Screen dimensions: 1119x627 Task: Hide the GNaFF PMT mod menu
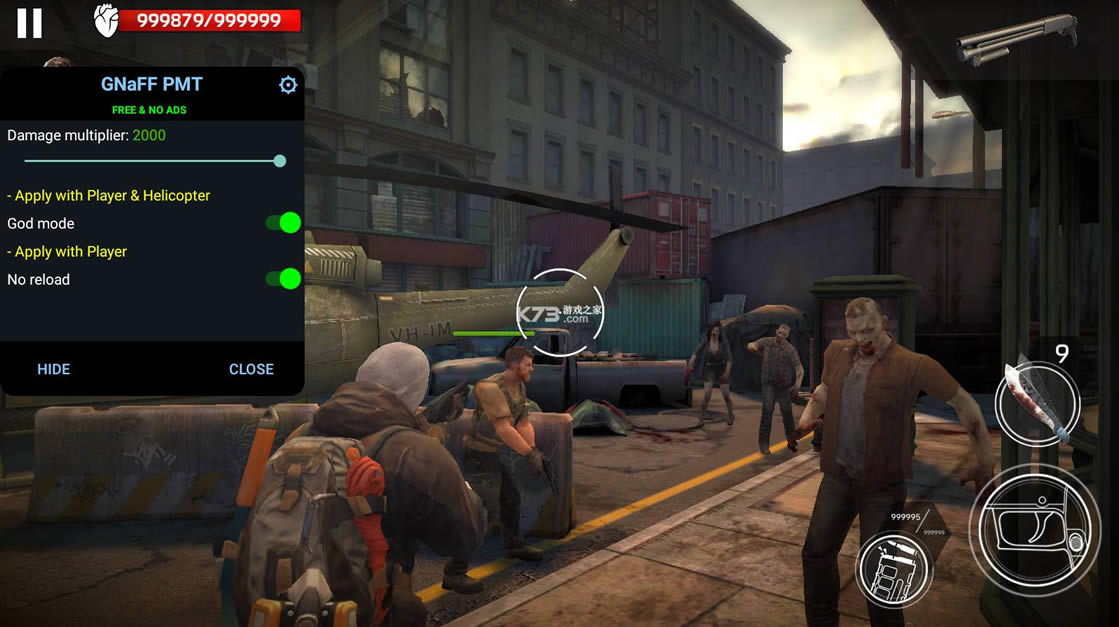point(54,369)
